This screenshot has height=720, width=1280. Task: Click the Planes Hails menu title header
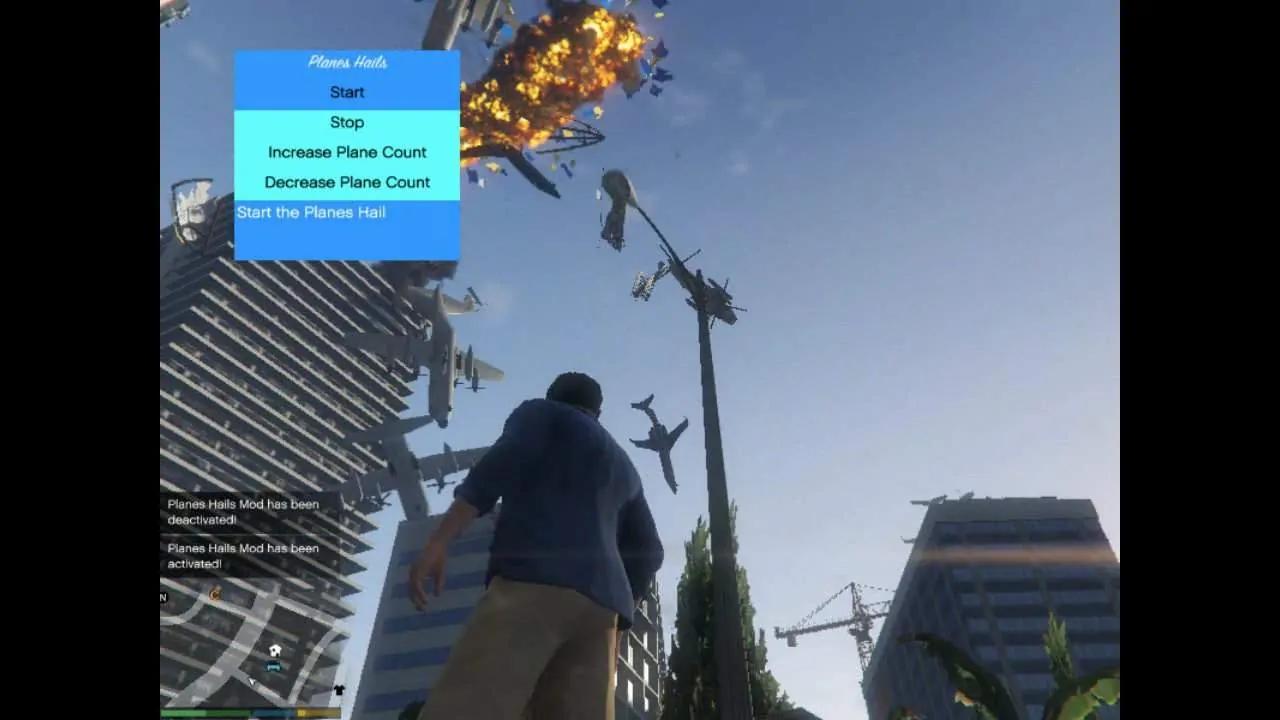(x=346, y=62)
